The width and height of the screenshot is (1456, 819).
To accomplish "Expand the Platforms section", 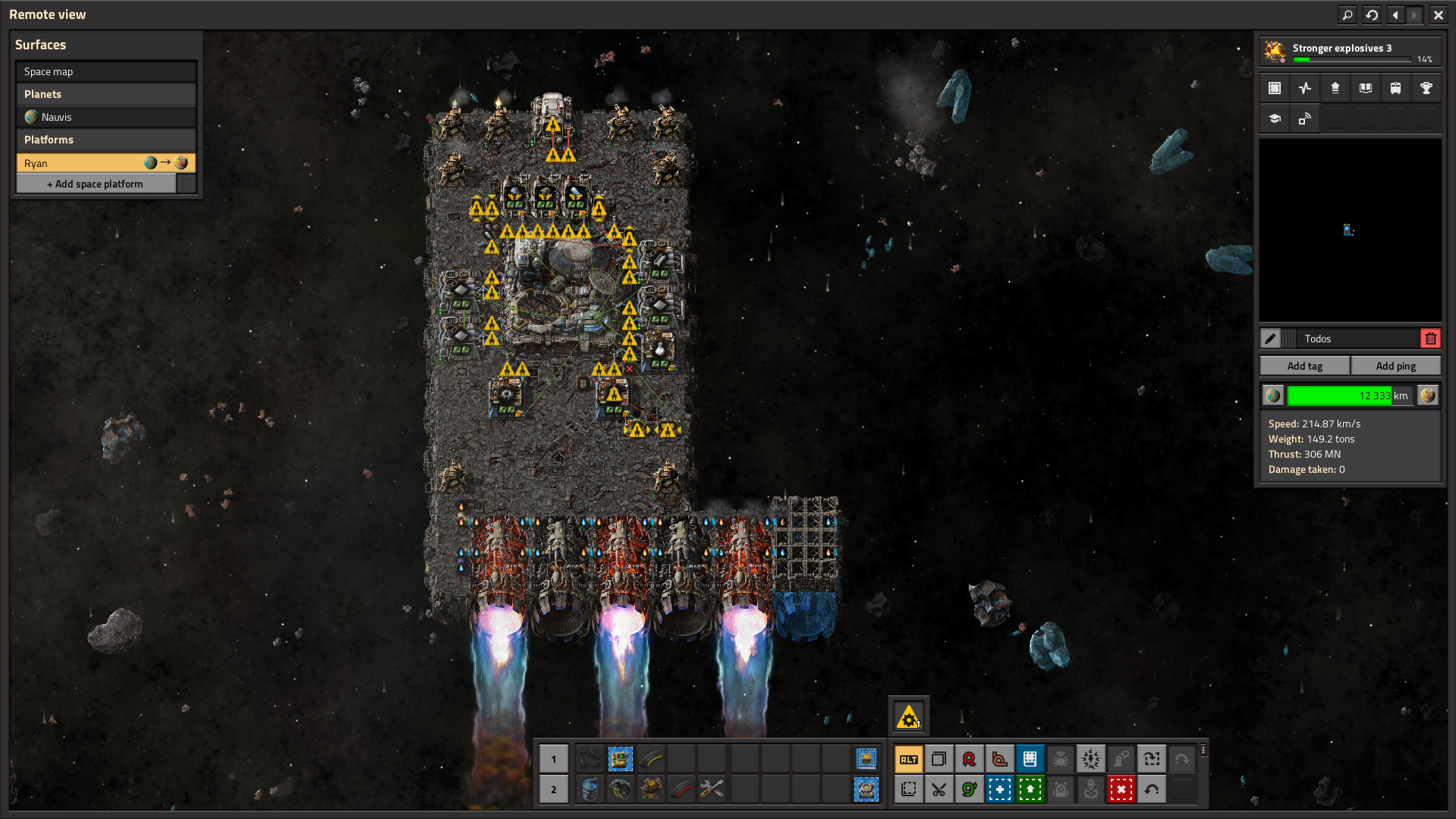I will (x=105, y=140).
